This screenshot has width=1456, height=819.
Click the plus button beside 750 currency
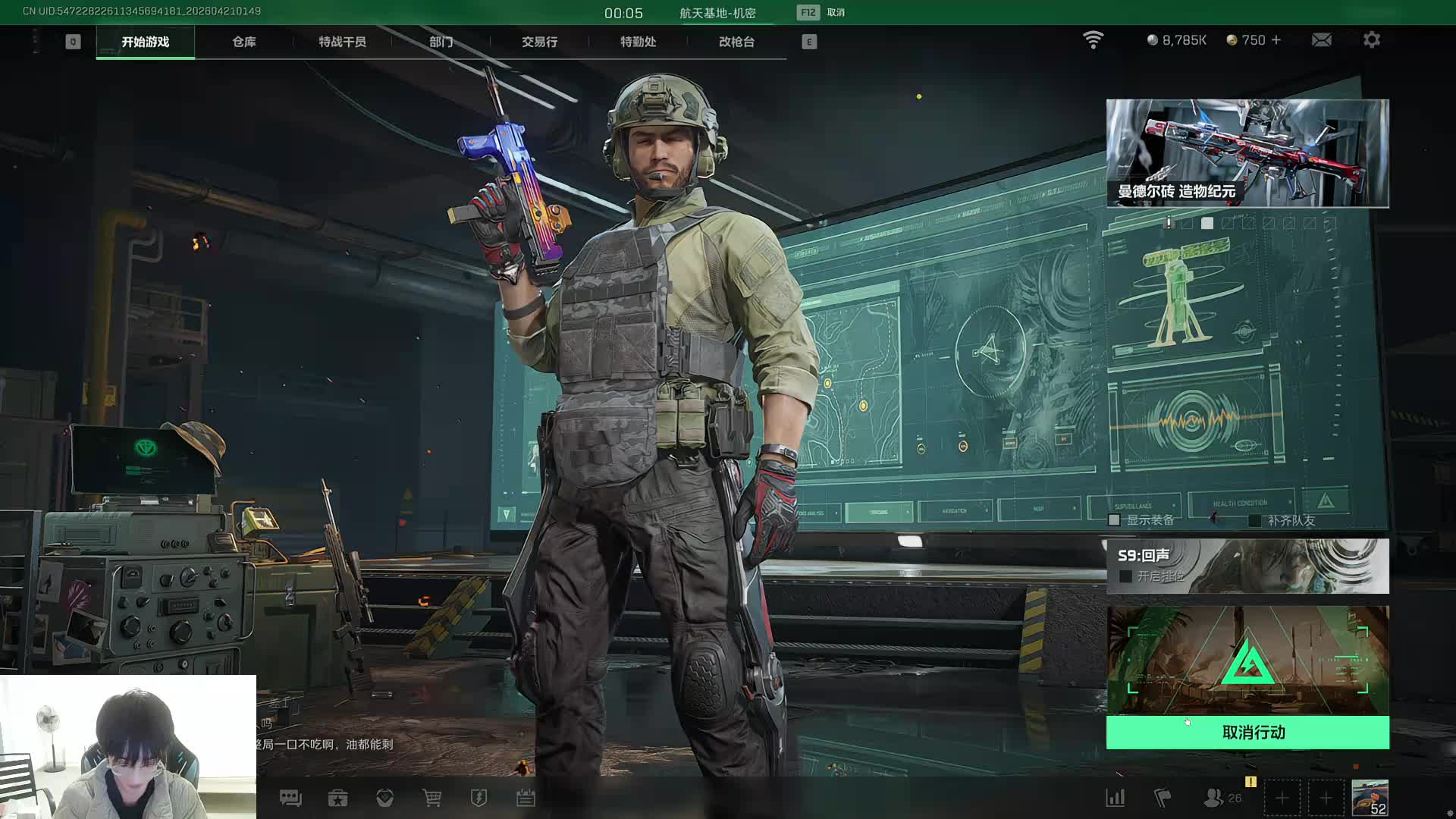pyautogui.click(x=1276, y=39)
